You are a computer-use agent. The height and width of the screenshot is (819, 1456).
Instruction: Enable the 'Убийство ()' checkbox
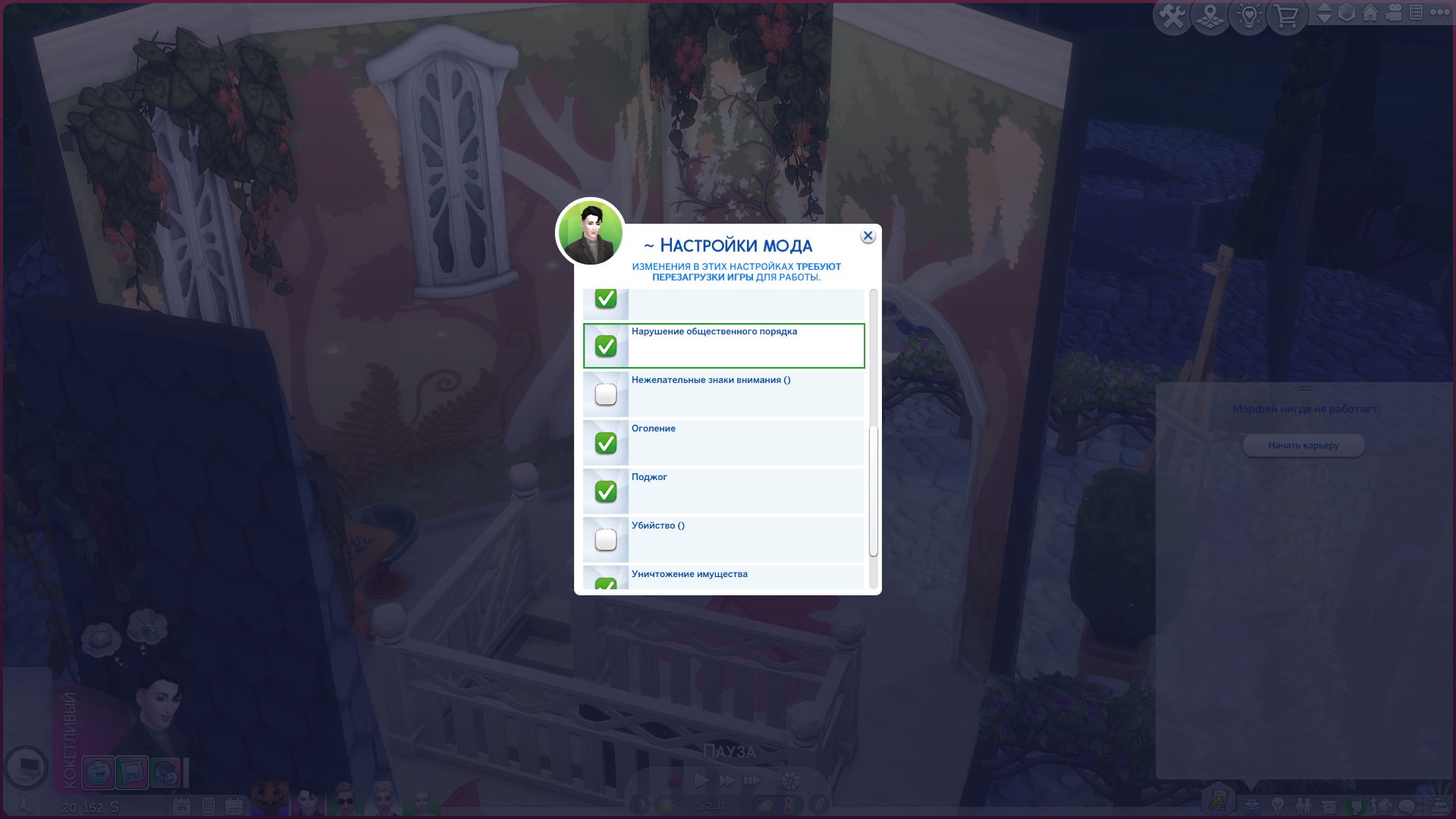click(605, 539)
